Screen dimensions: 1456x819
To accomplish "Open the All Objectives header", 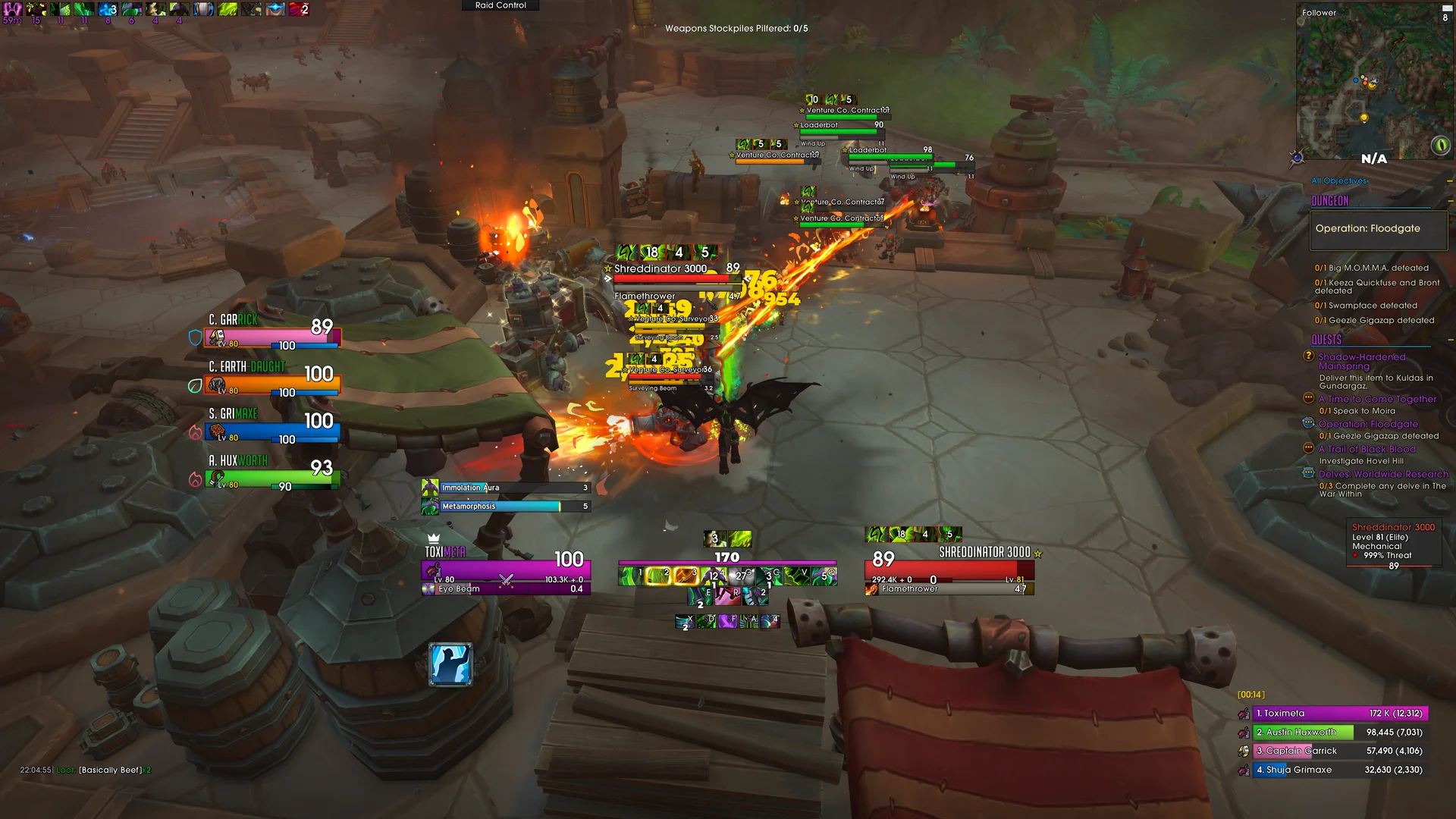I will point(1339,181).
